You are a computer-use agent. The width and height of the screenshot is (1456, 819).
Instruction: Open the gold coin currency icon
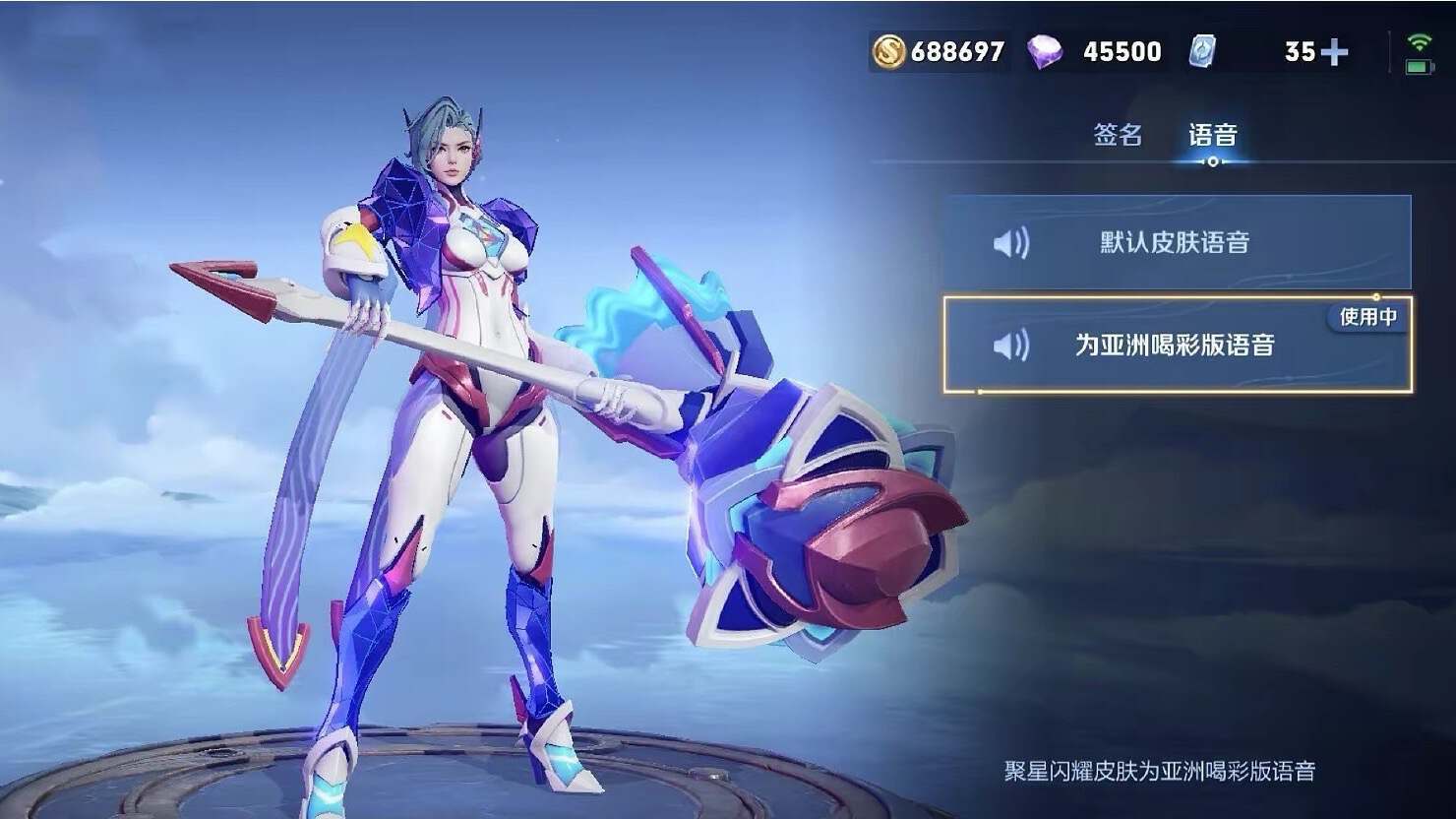point(888,51)
